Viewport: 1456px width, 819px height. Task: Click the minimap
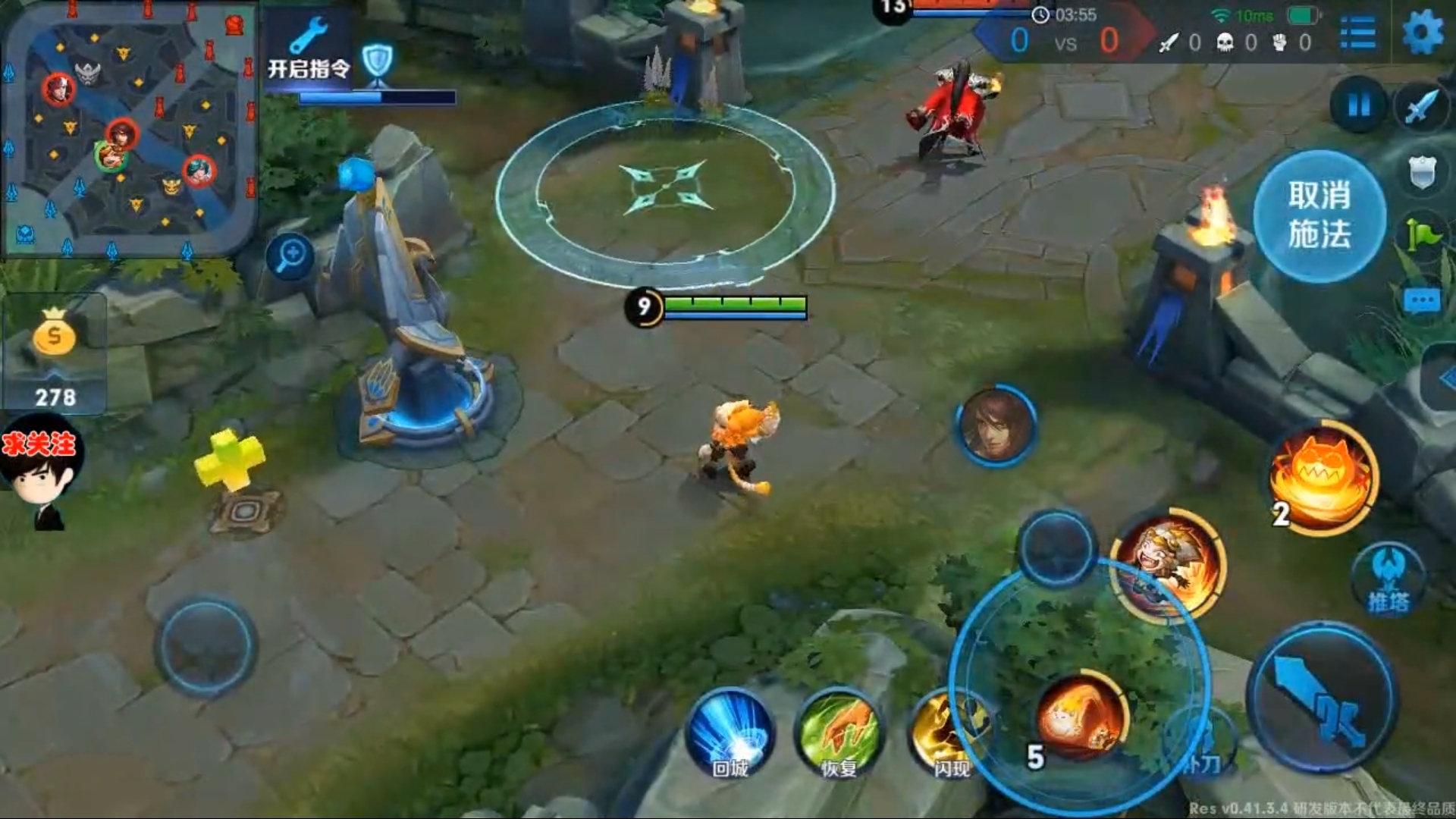[x=129, y=129]
